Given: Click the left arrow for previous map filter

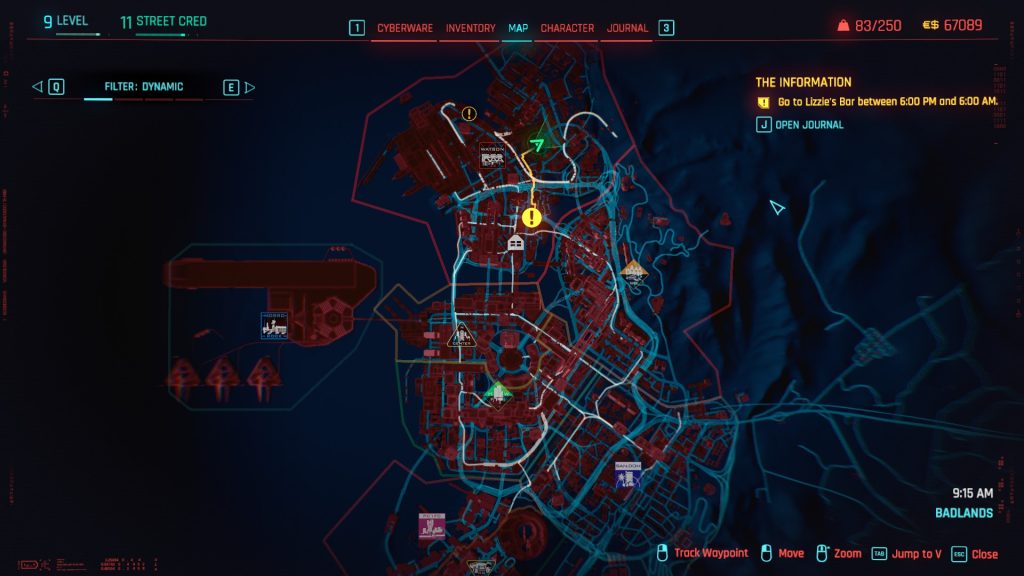Looking at the screenshot, I should click(38, 87).
